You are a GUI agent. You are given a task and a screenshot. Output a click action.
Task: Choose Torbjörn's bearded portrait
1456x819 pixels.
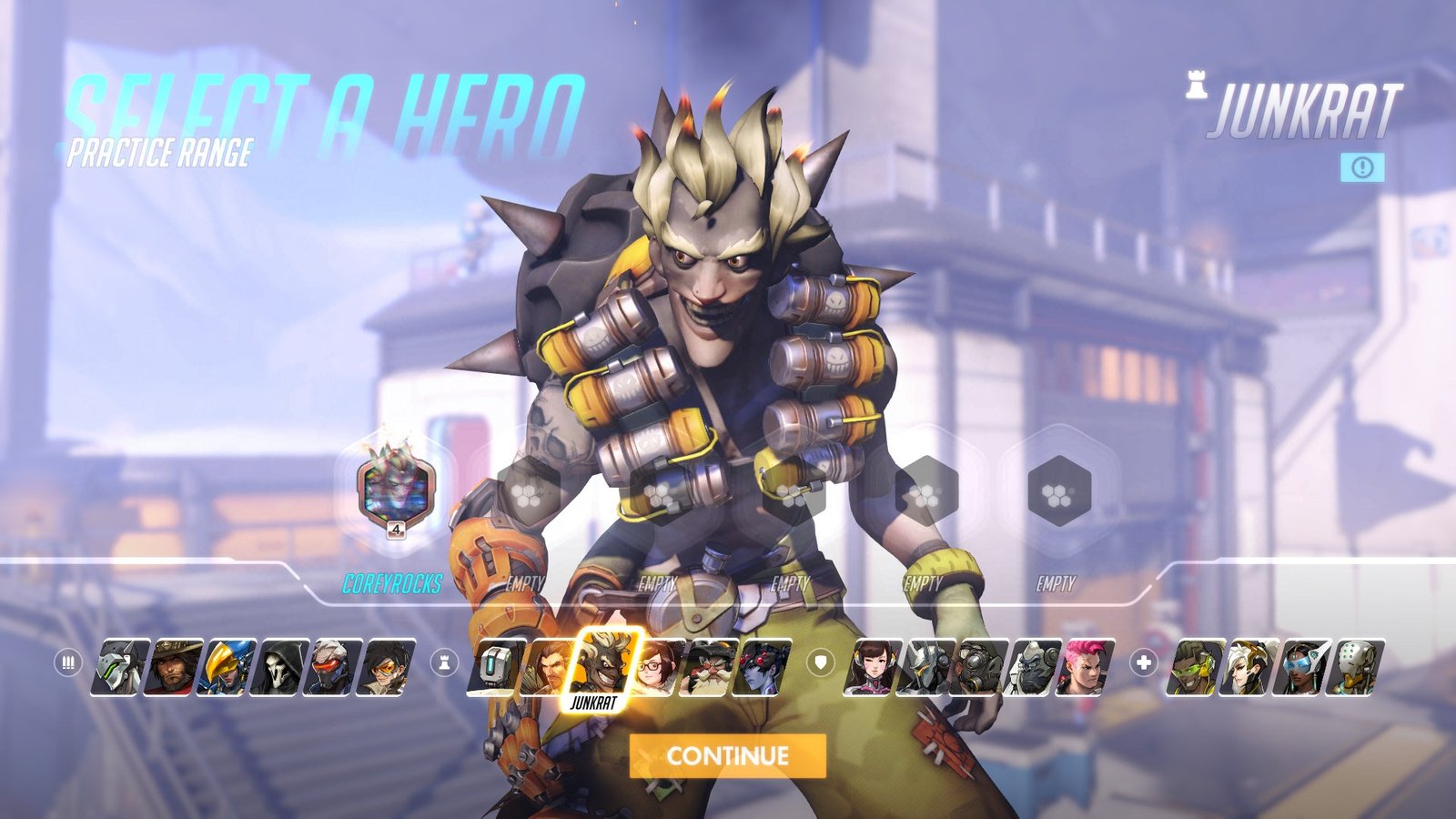pos(711,667)
